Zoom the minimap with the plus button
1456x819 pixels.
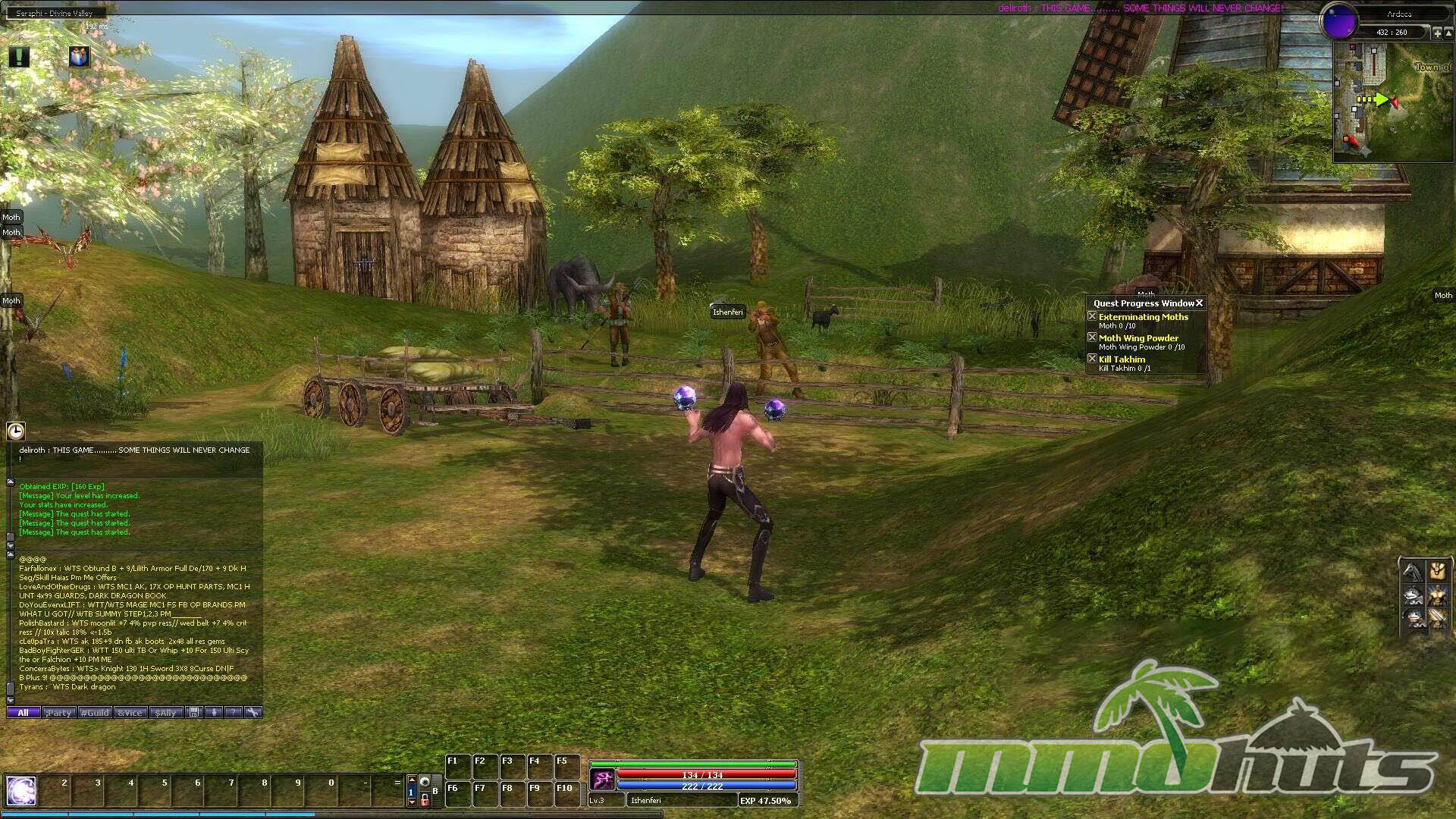(1437, 33)
